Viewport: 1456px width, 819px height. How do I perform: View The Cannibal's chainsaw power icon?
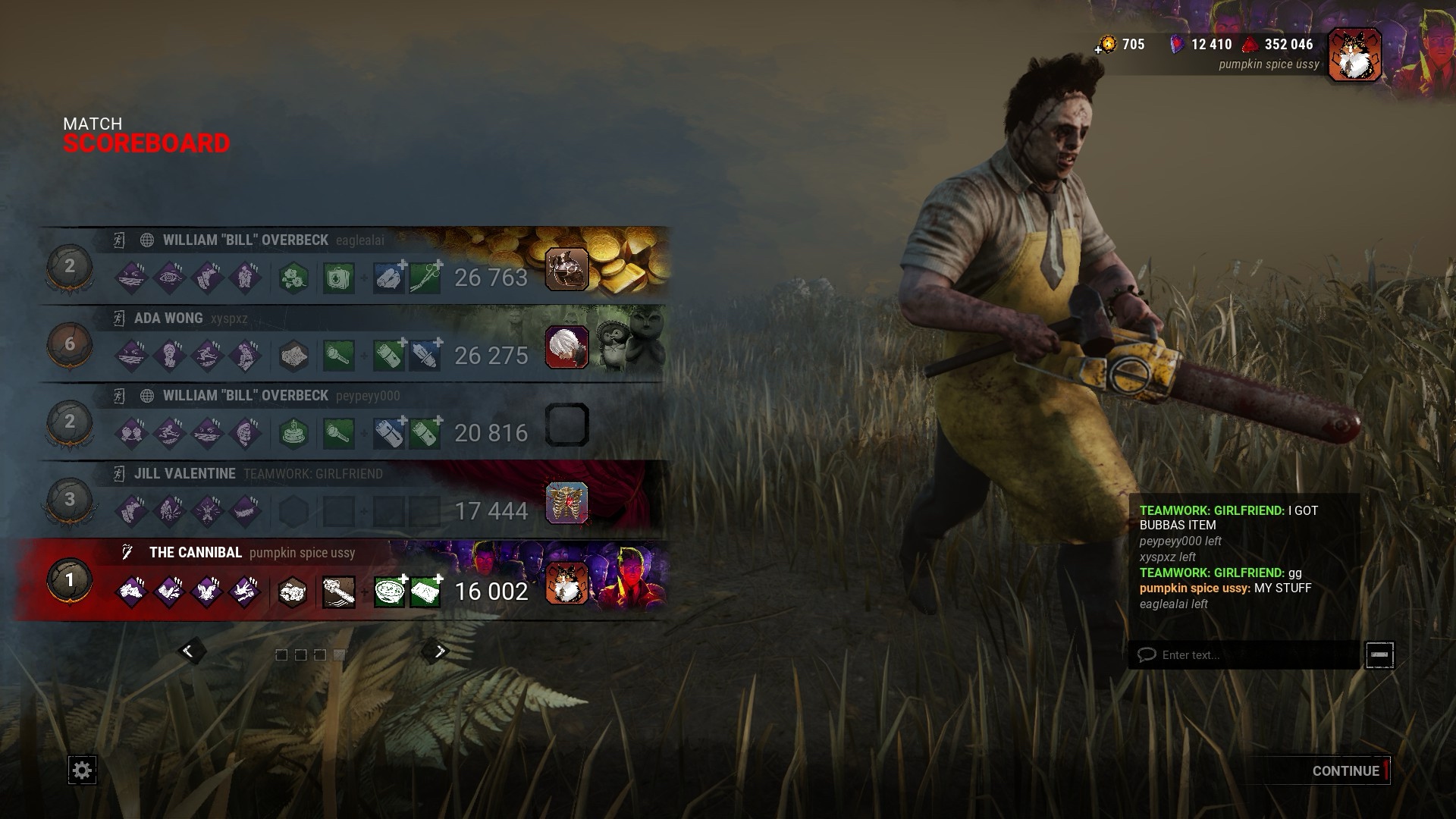point(338,591)
